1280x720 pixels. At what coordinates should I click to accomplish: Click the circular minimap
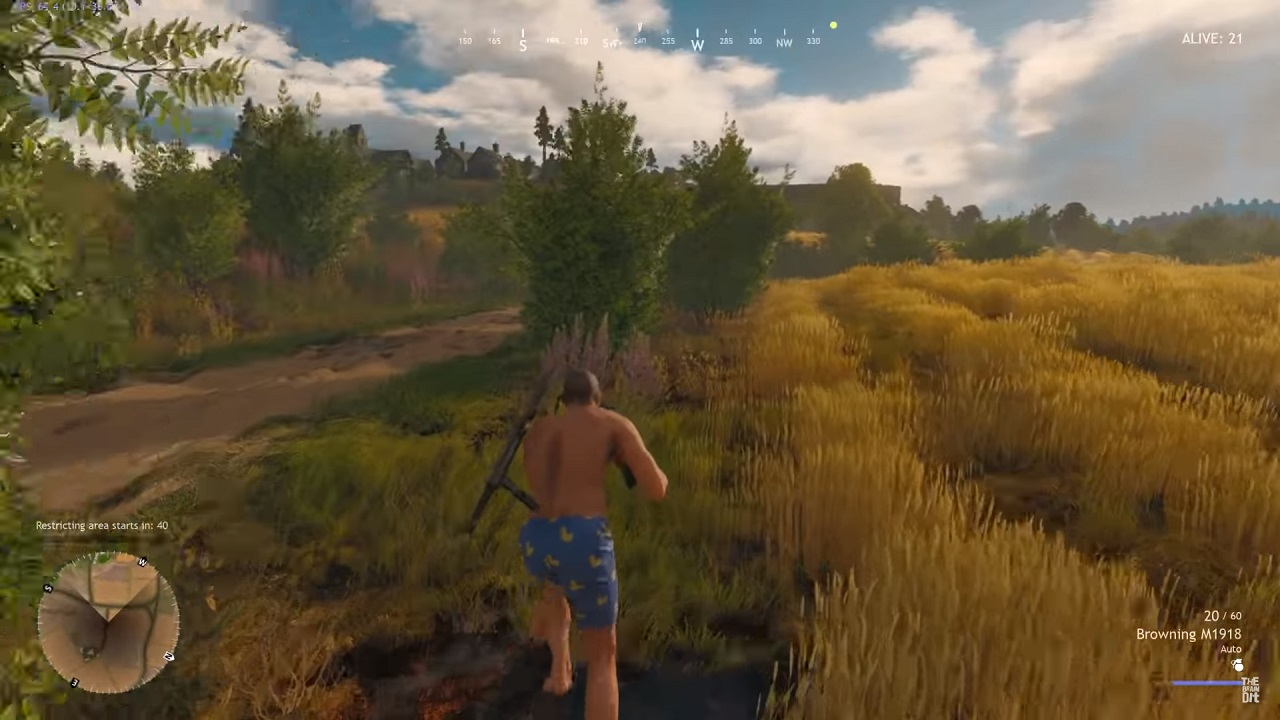(x=108, y=621)
